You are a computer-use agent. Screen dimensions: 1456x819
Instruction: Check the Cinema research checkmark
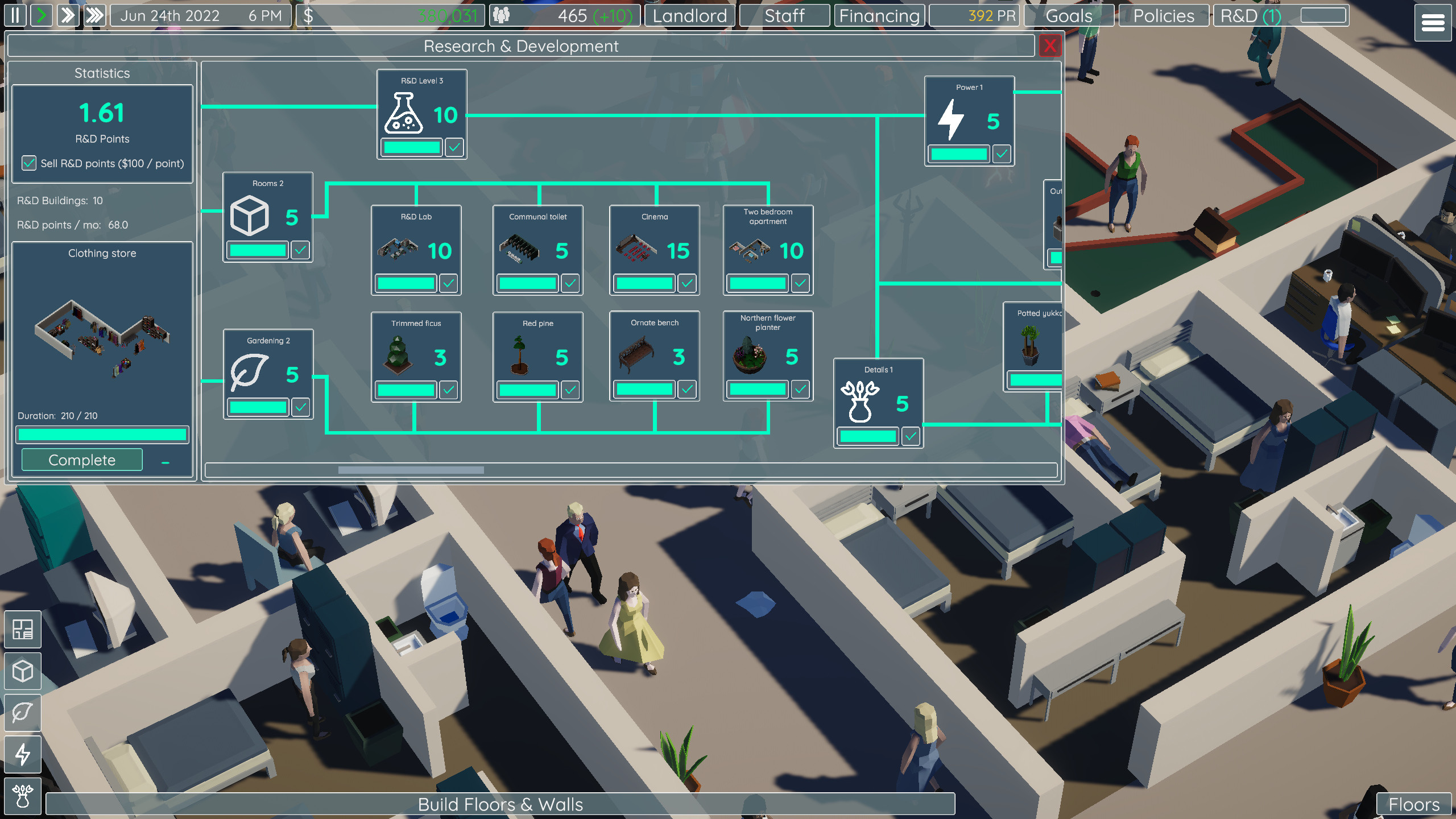click(688, 283)
